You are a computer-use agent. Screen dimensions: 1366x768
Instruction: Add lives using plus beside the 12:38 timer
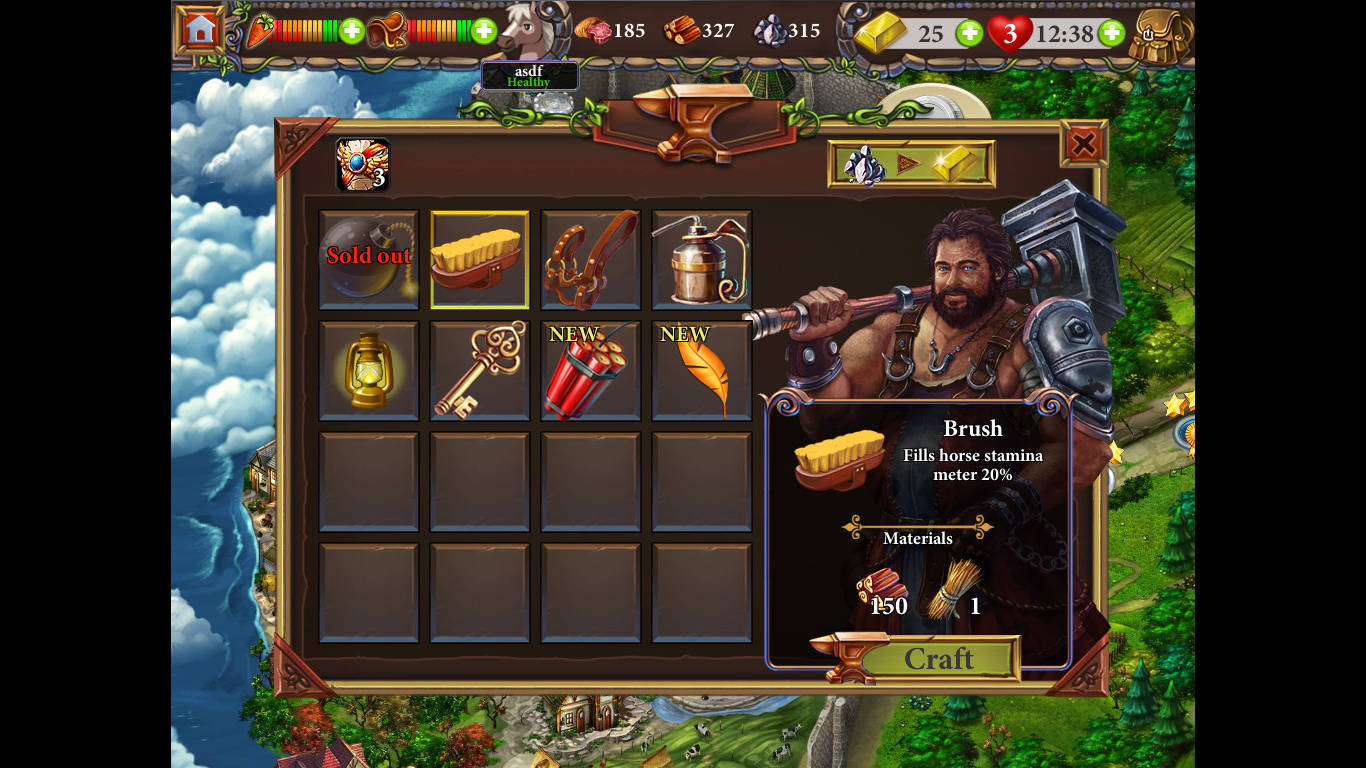coord(1110,32)
